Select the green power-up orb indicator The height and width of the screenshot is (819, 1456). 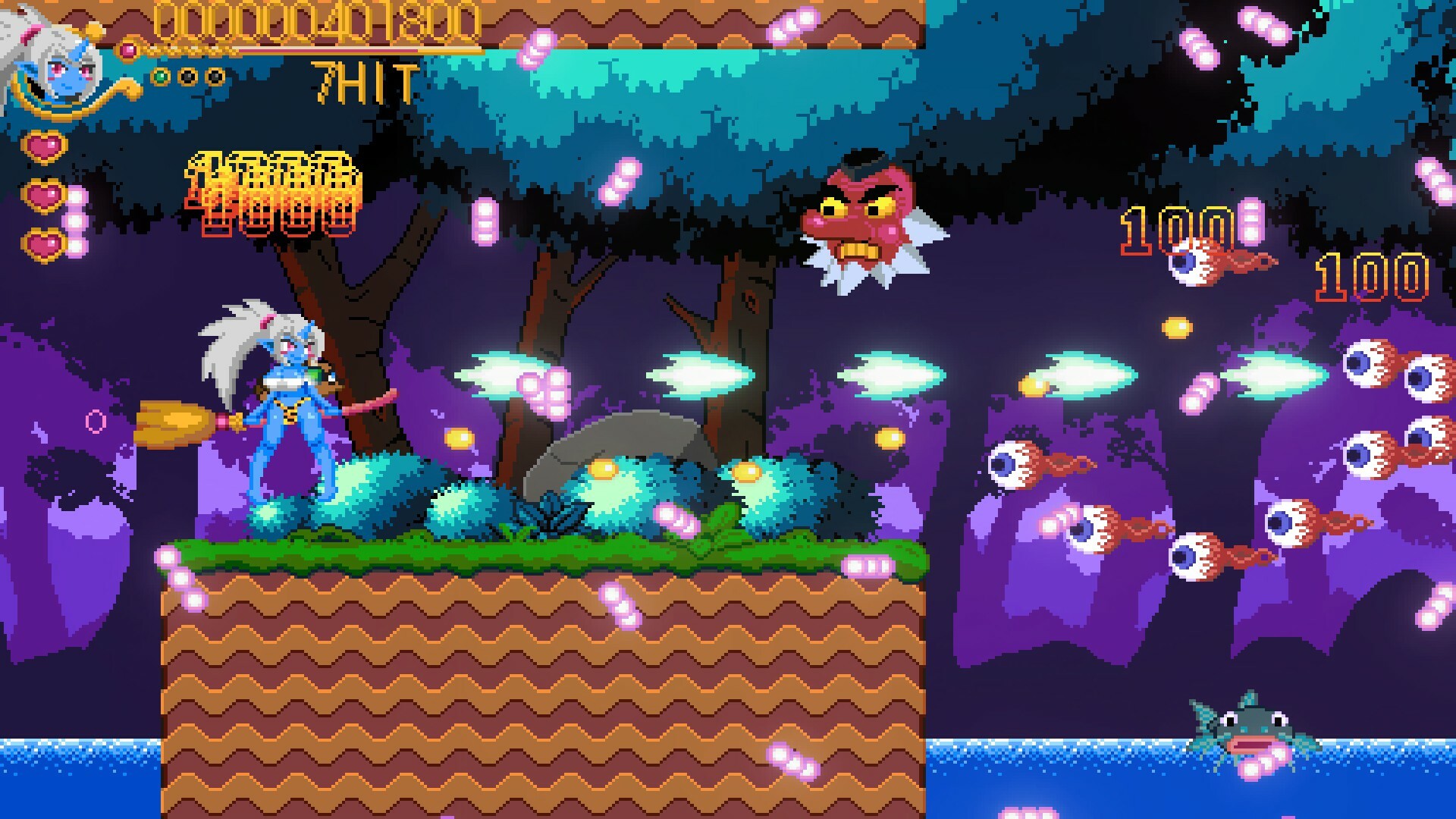161,77
